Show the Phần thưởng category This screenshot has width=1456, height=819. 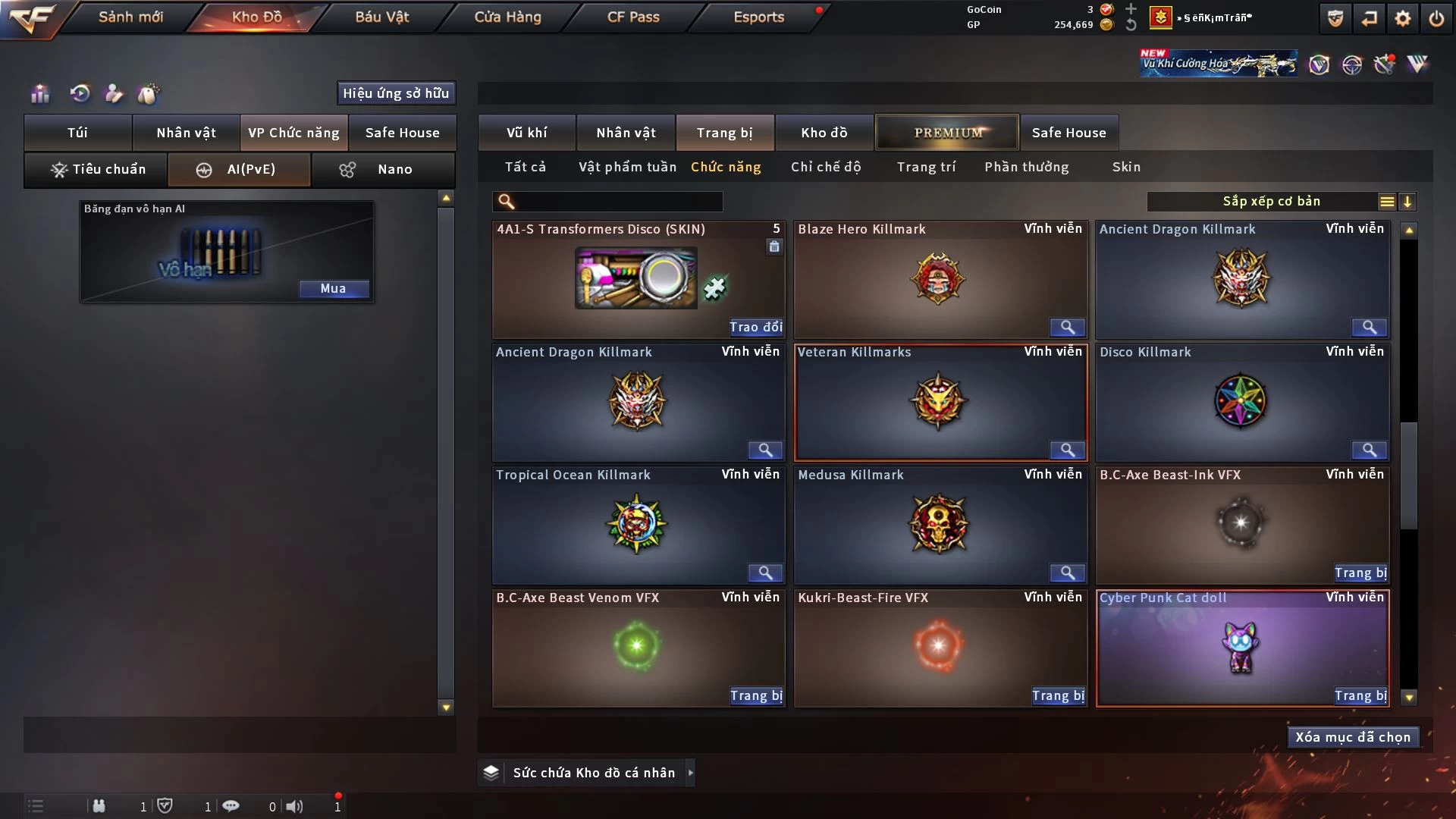click(x=1026, y=167)
